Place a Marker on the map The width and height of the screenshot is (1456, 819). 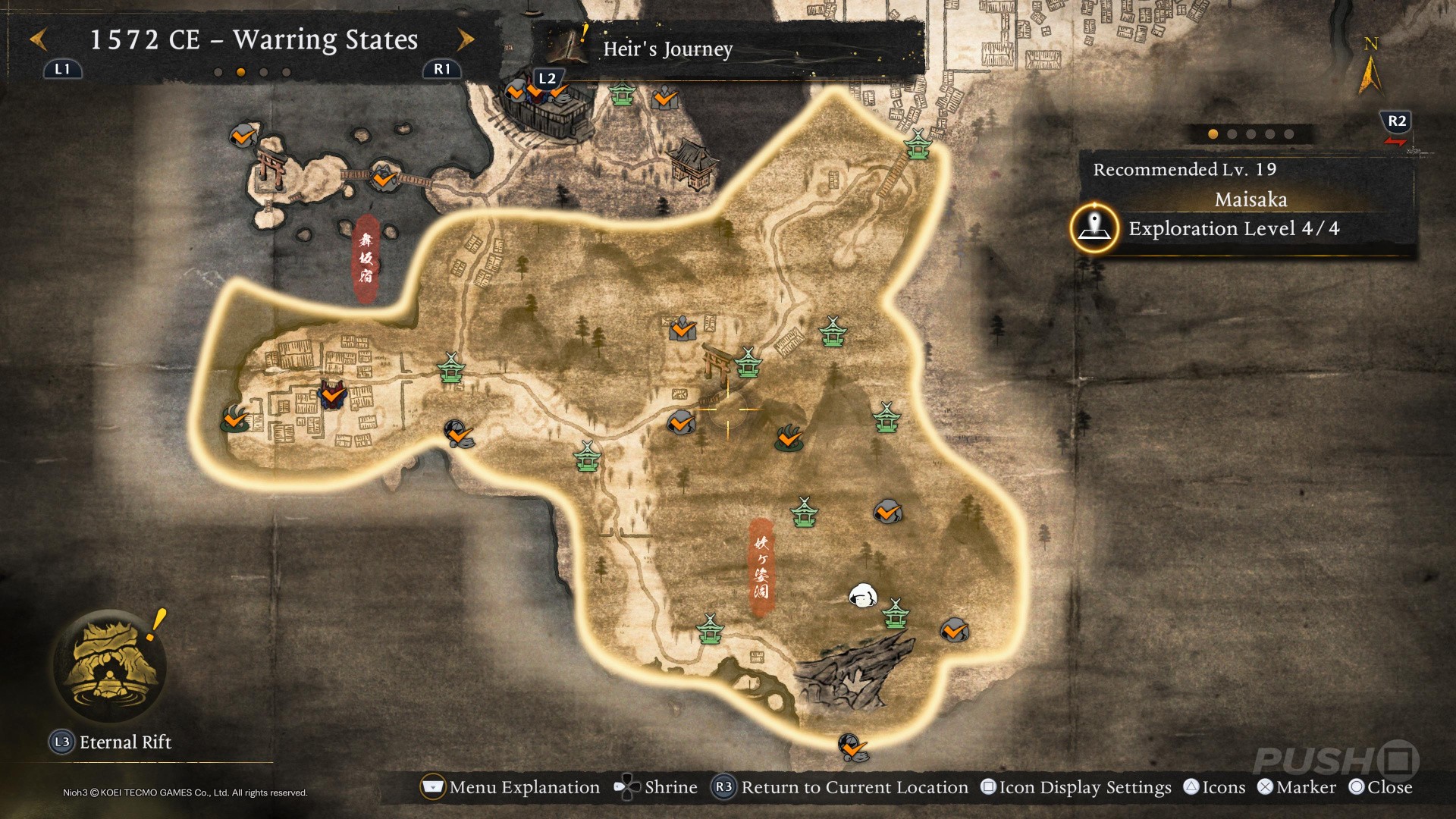click(1296, 787)
